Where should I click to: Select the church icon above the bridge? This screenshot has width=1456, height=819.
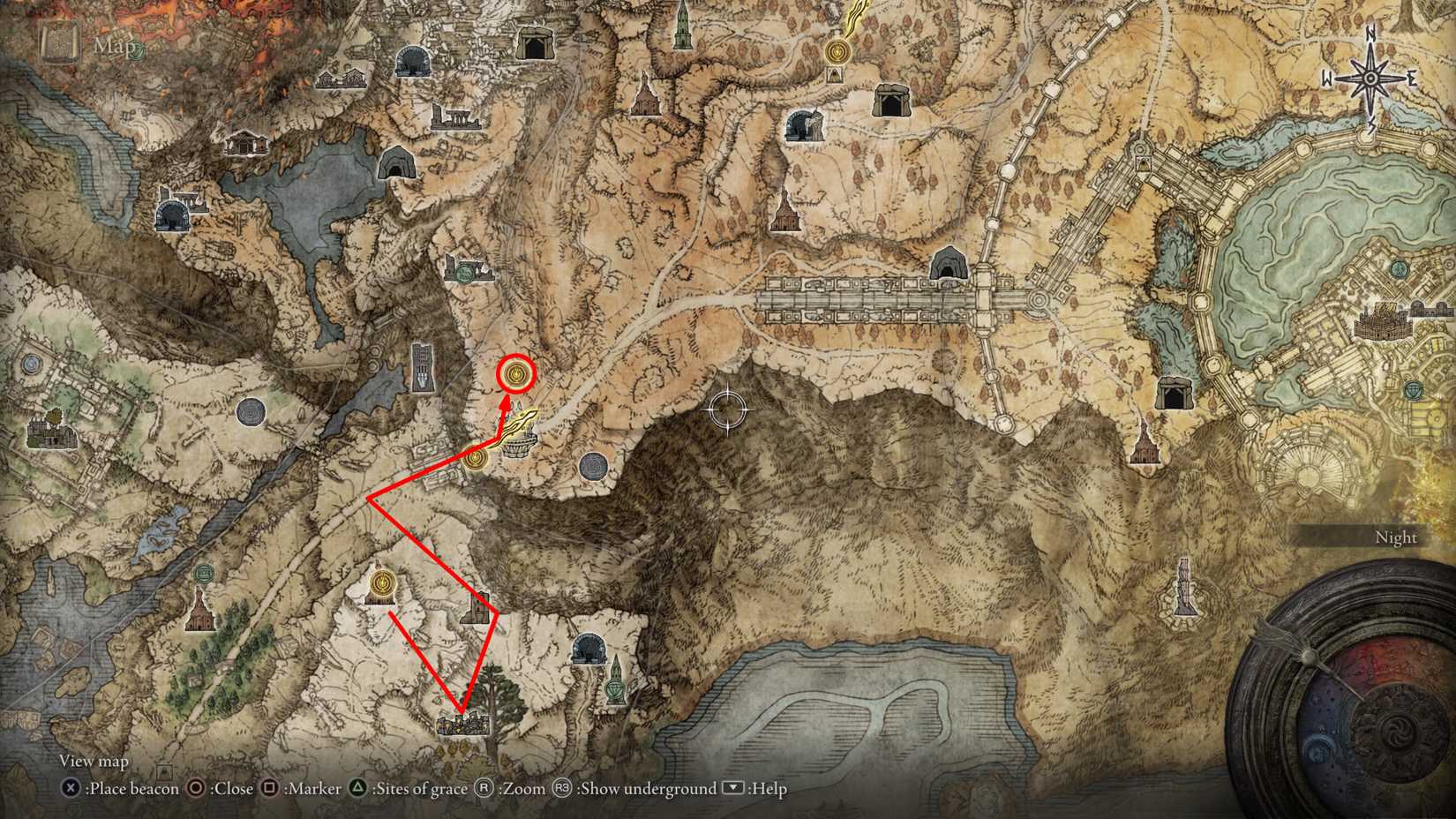(x=784, y=213)
